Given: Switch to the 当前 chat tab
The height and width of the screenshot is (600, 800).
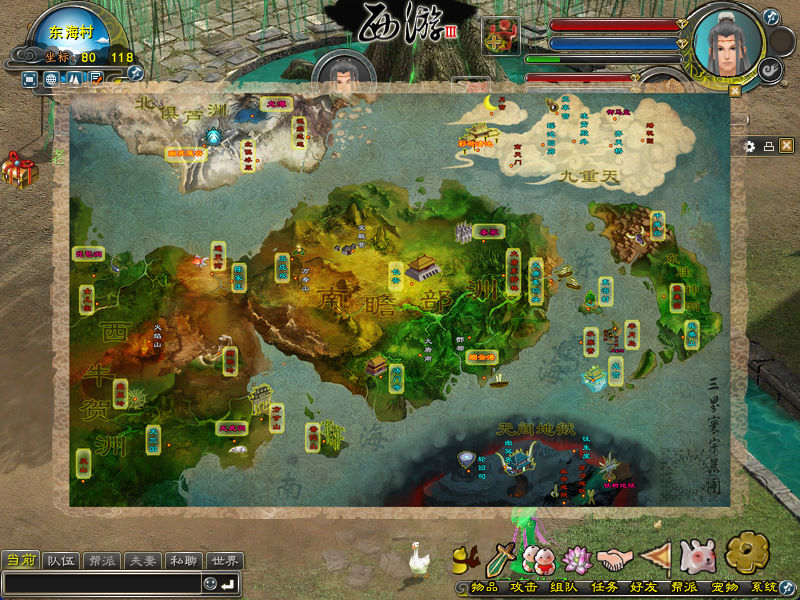Looking at the screenshot, I should coord(20,560).
